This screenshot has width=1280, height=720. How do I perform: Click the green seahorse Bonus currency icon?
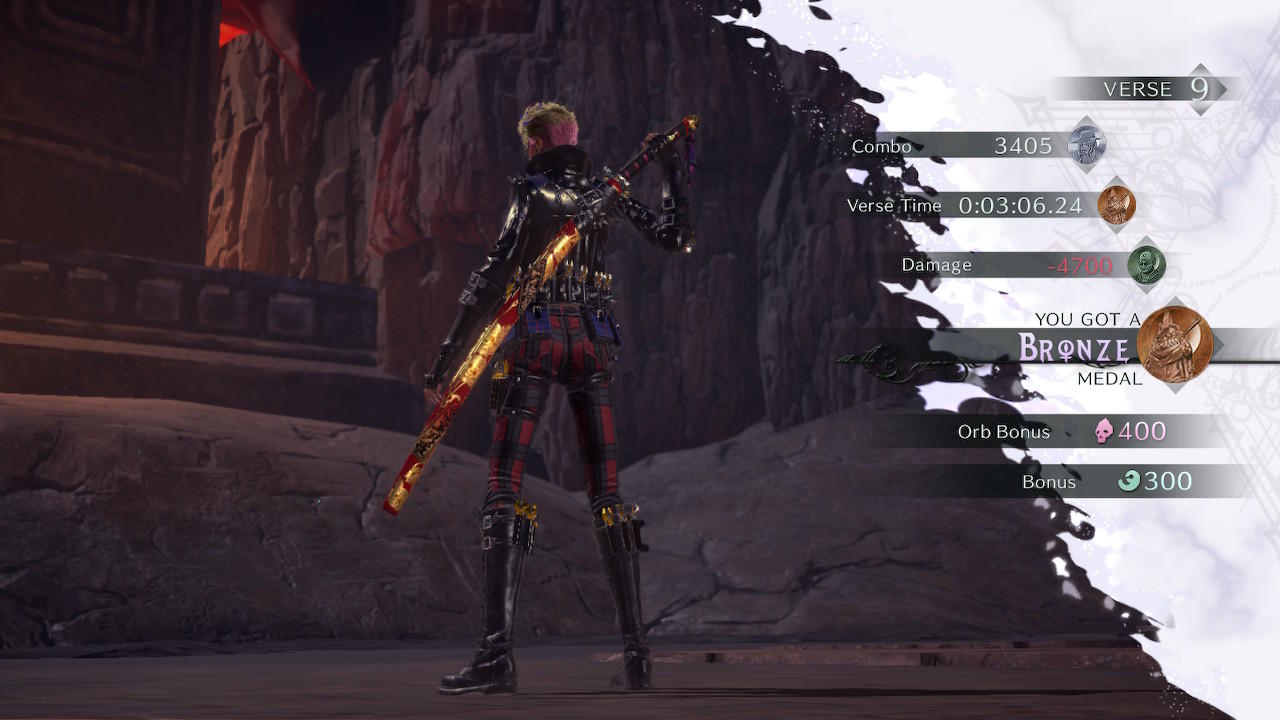coord(1127,481)
